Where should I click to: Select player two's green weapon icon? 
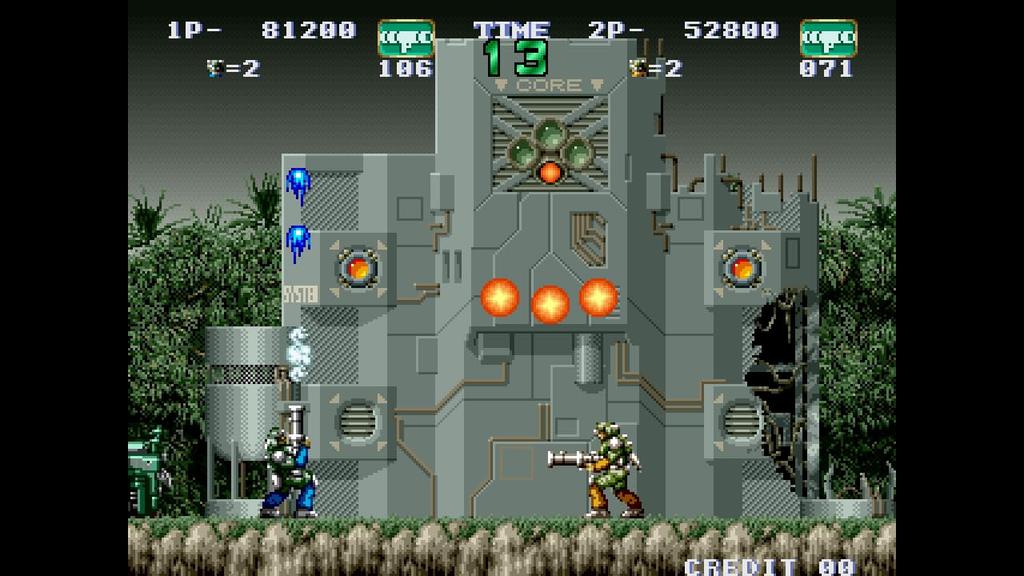827,37
